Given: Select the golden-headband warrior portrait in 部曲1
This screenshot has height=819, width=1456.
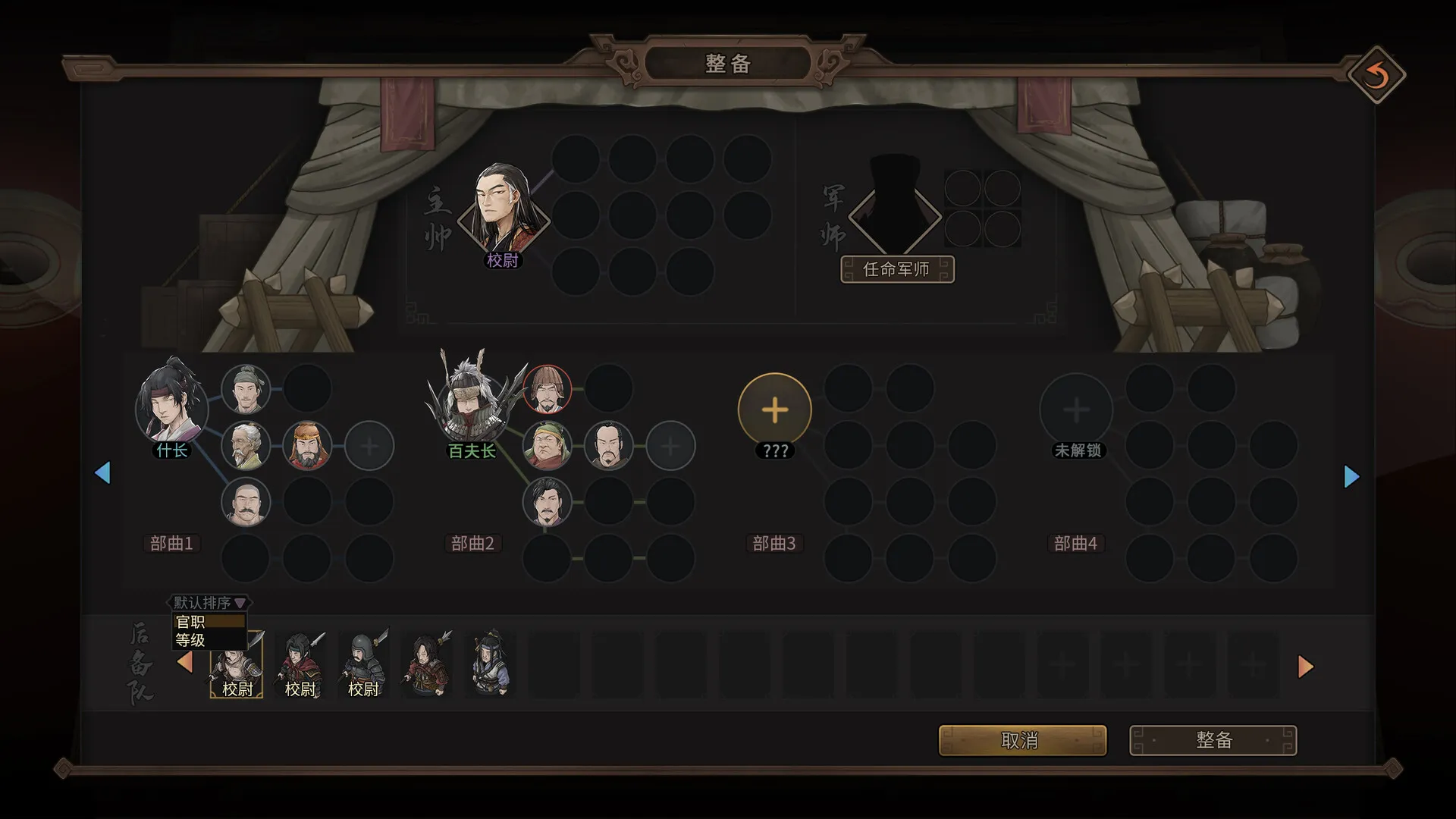Looking at the screenshot, I should pos(307,445).
